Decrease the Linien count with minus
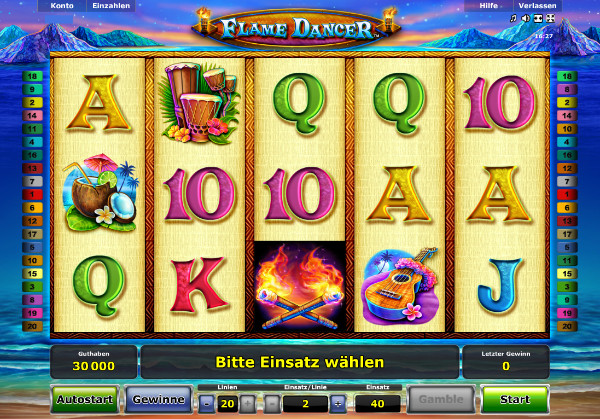 206,403
